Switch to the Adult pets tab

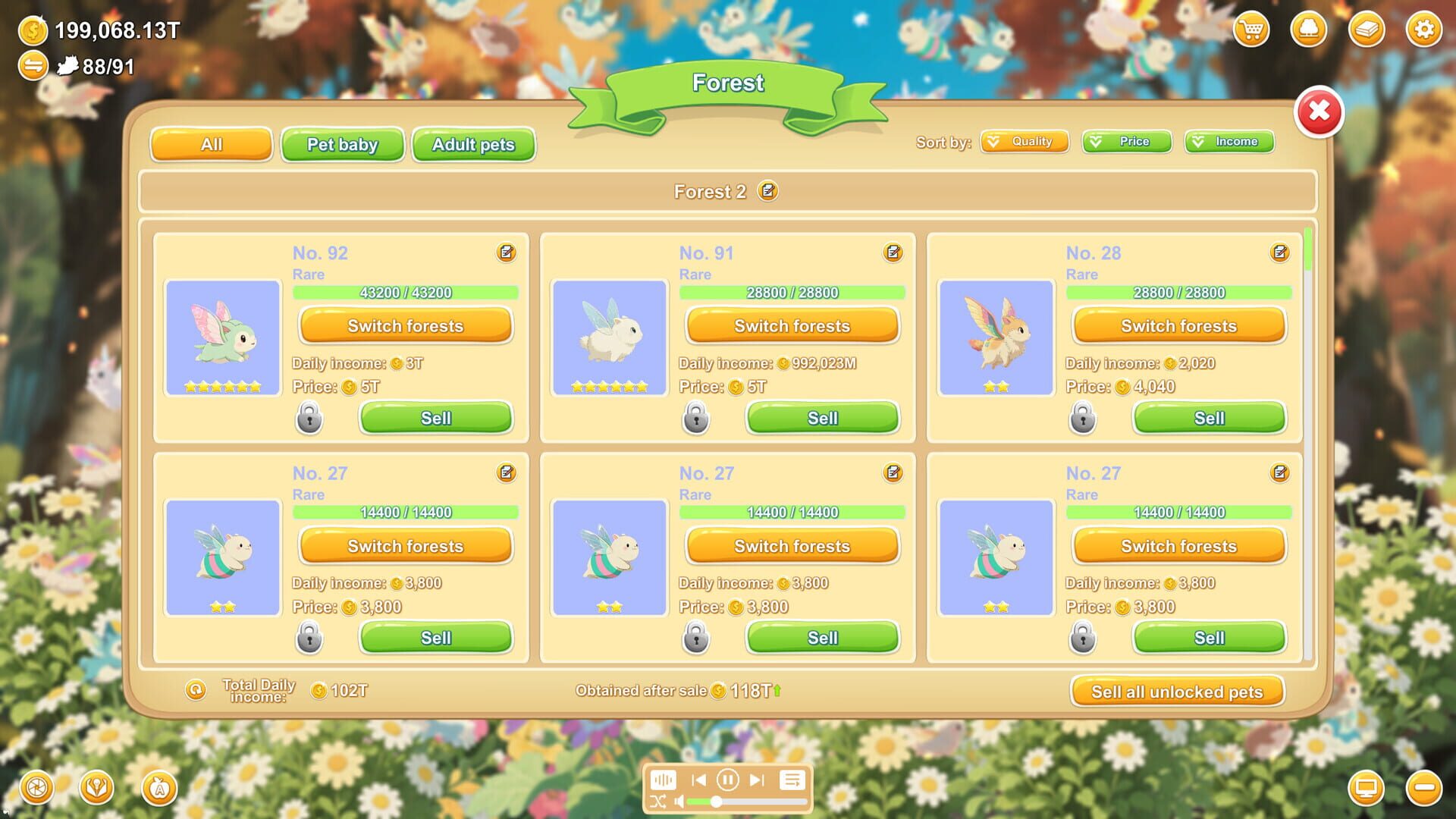473,145
